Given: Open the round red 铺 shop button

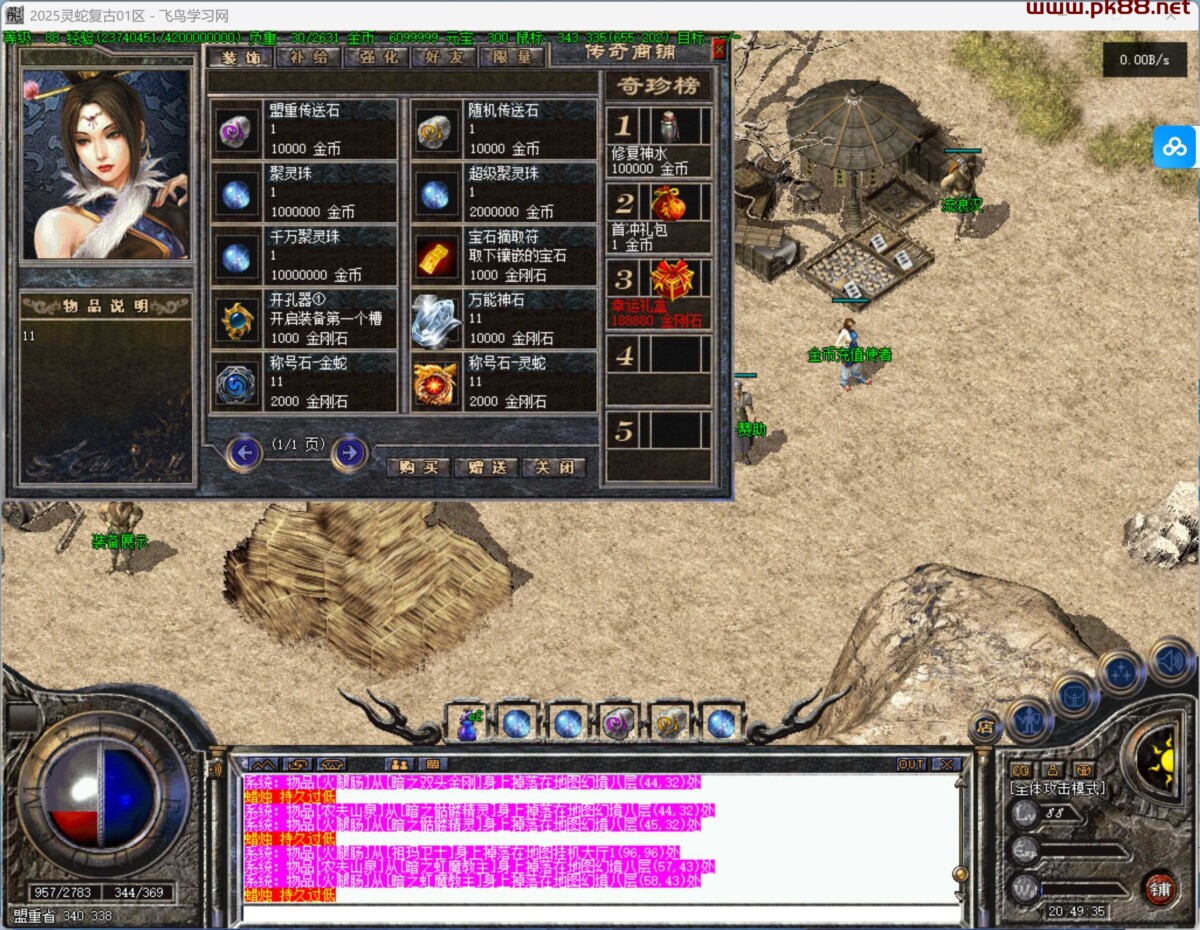Looking at the screenshot, I should click(1160, 888).
